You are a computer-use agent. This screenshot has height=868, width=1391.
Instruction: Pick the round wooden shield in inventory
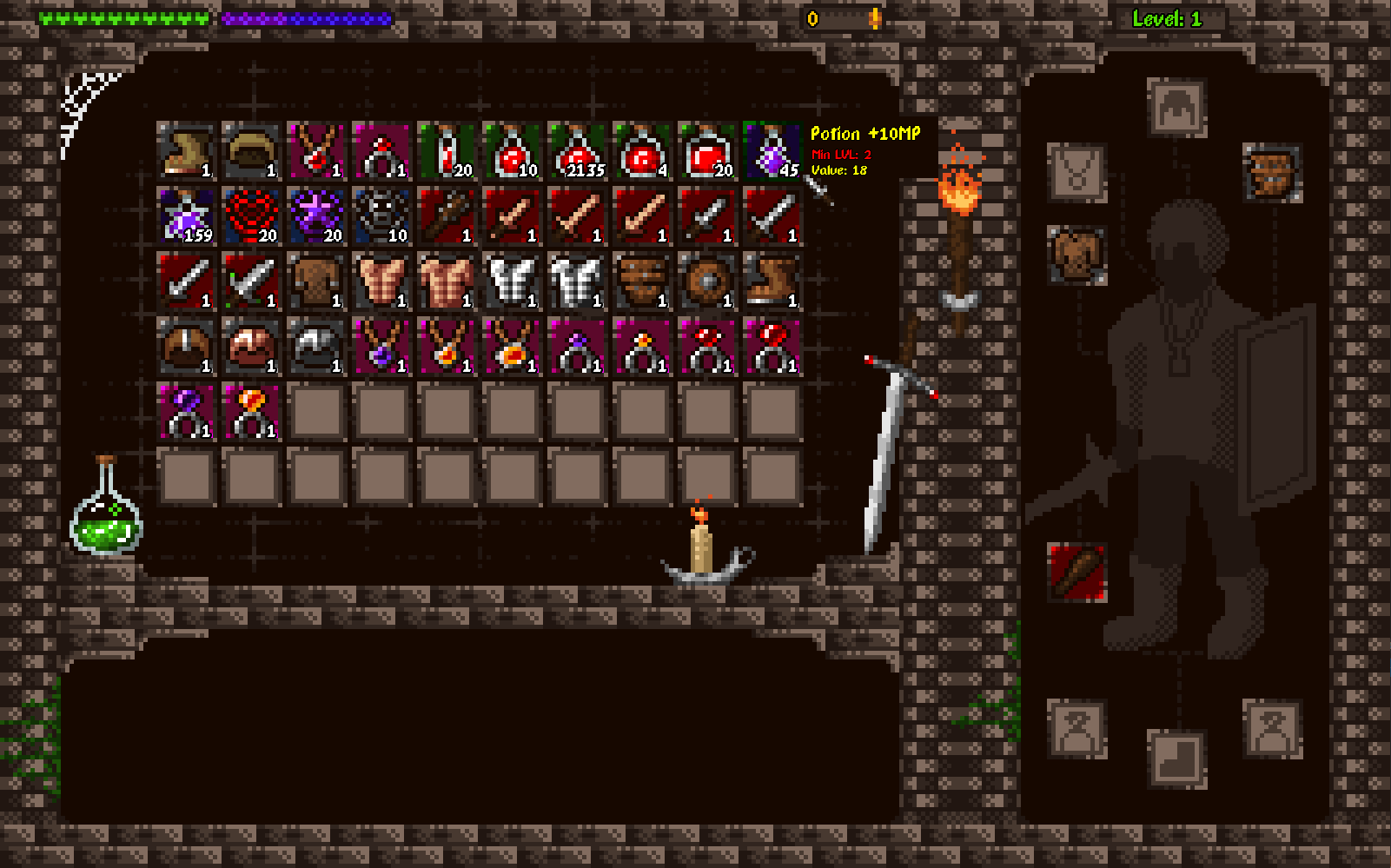click(x=707, y=282)
